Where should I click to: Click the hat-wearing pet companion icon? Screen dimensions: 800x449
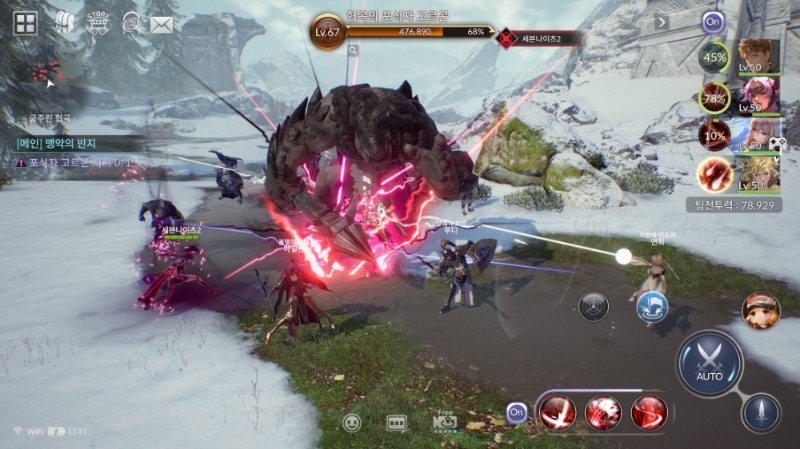pyautogui.click(x=761, y=311)
